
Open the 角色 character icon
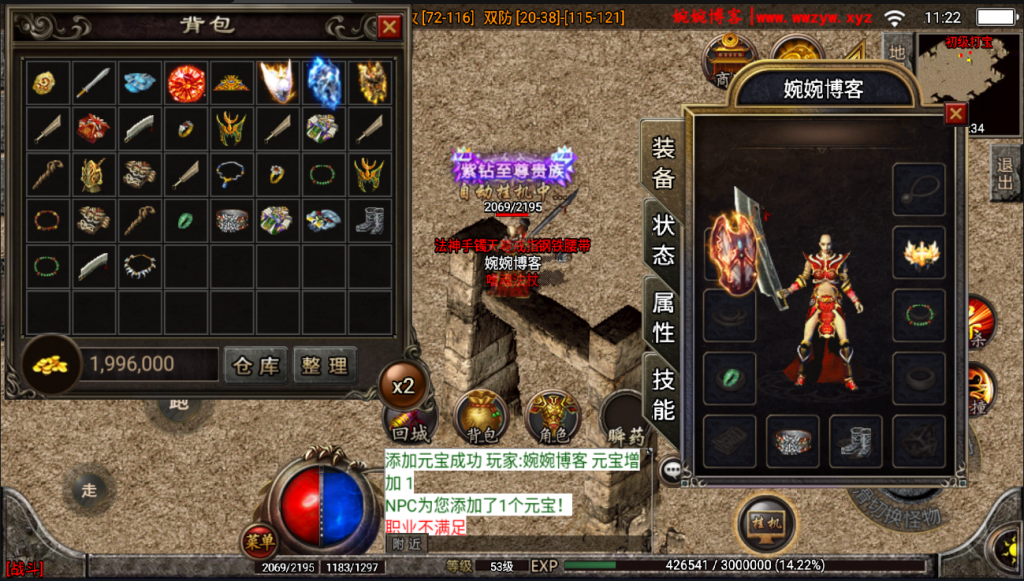(552, 416)
